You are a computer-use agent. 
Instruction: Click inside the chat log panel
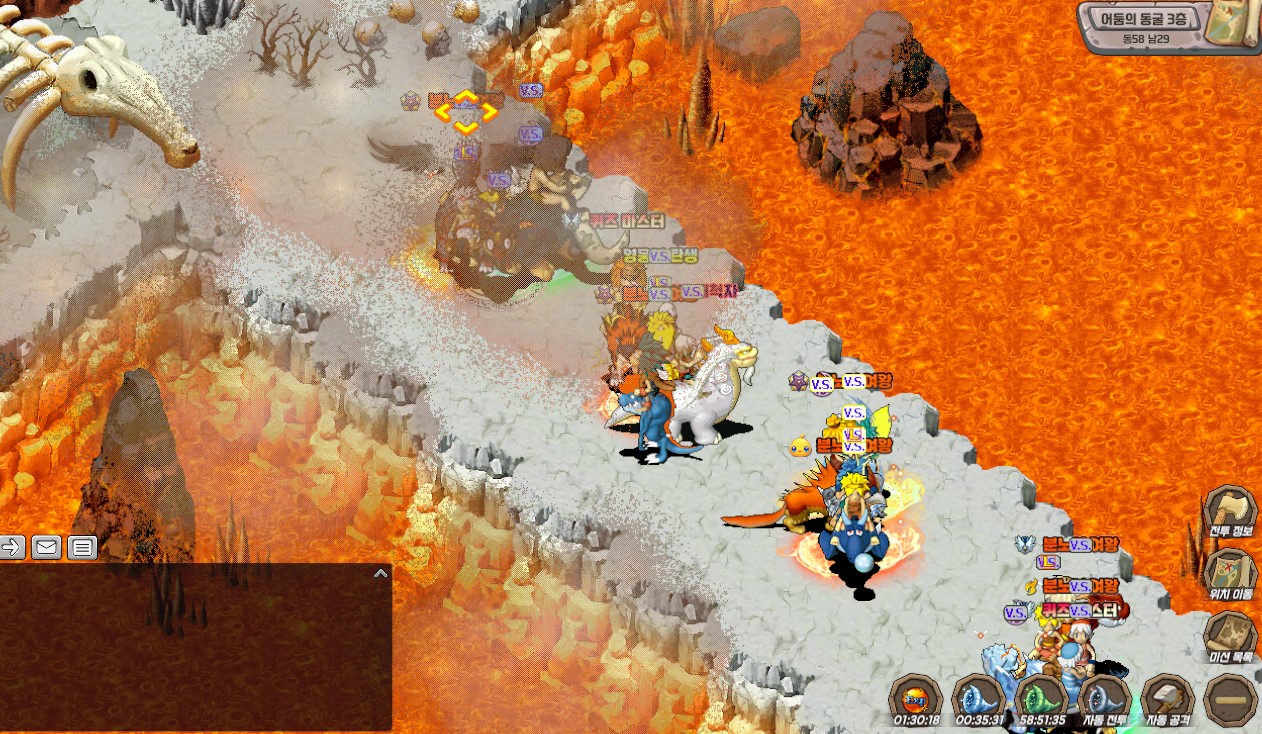point(195,650)
